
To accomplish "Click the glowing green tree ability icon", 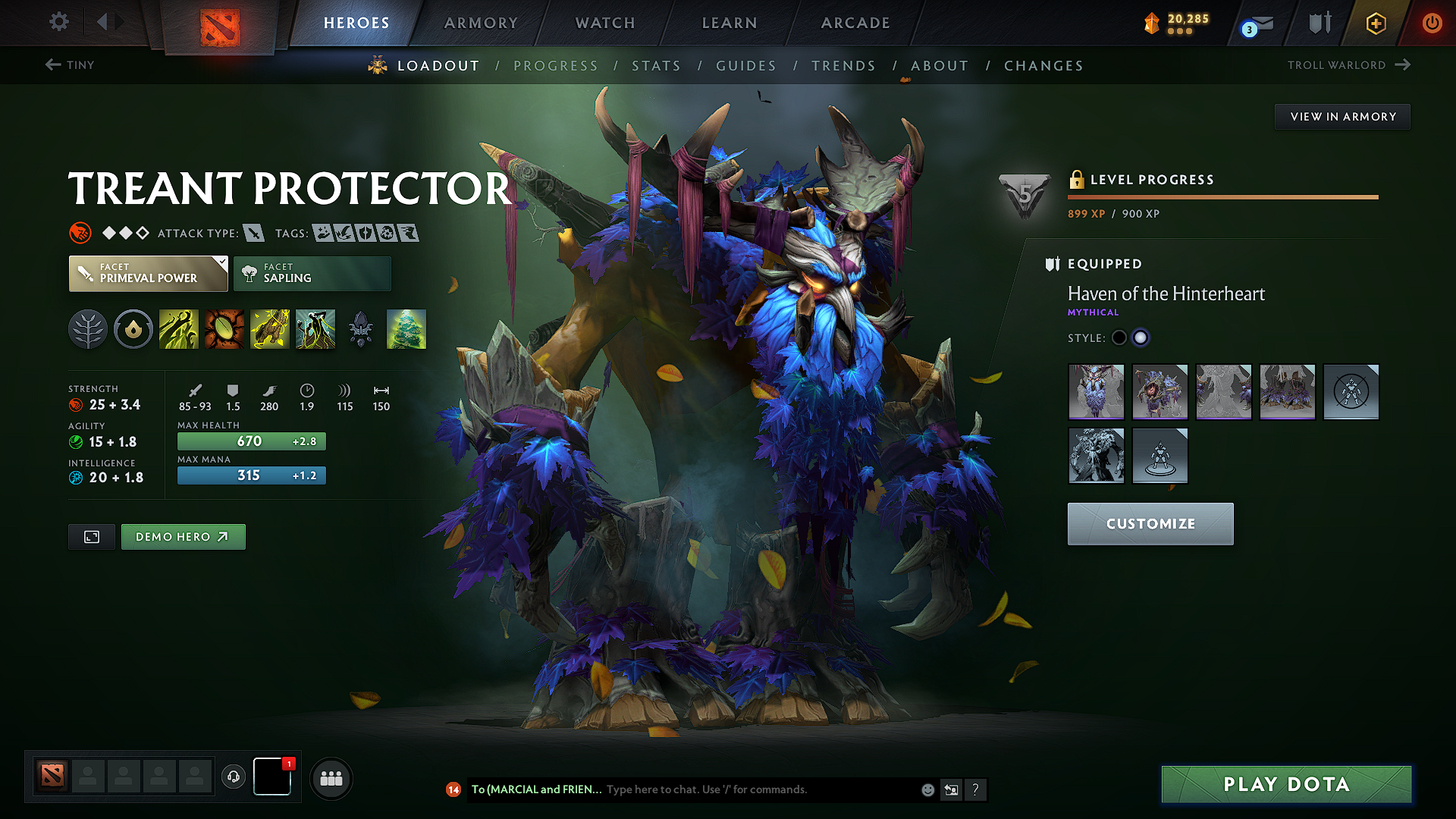I will [406, 329].
